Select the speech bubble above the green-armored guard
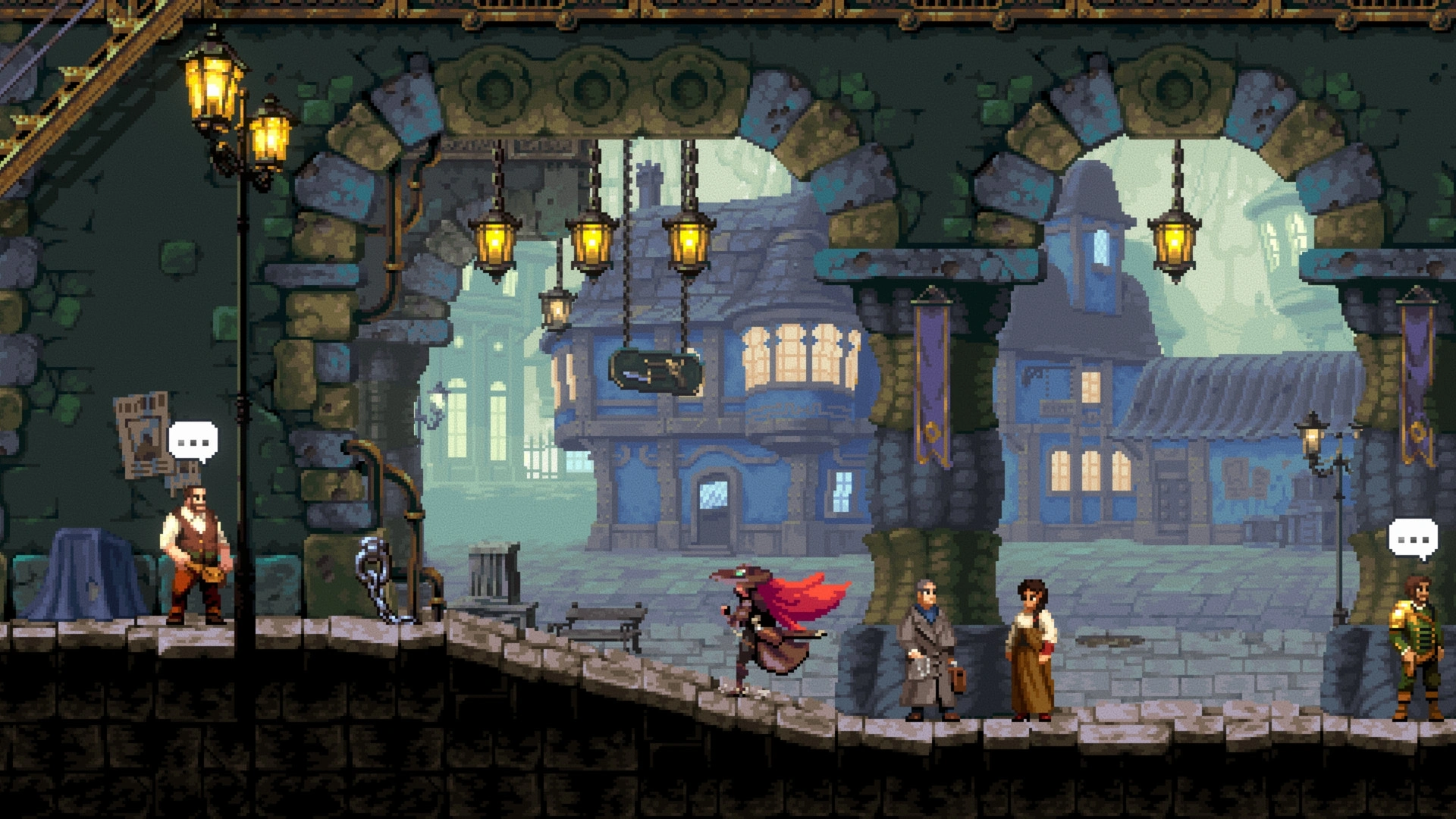 [x=1413, y=539]
